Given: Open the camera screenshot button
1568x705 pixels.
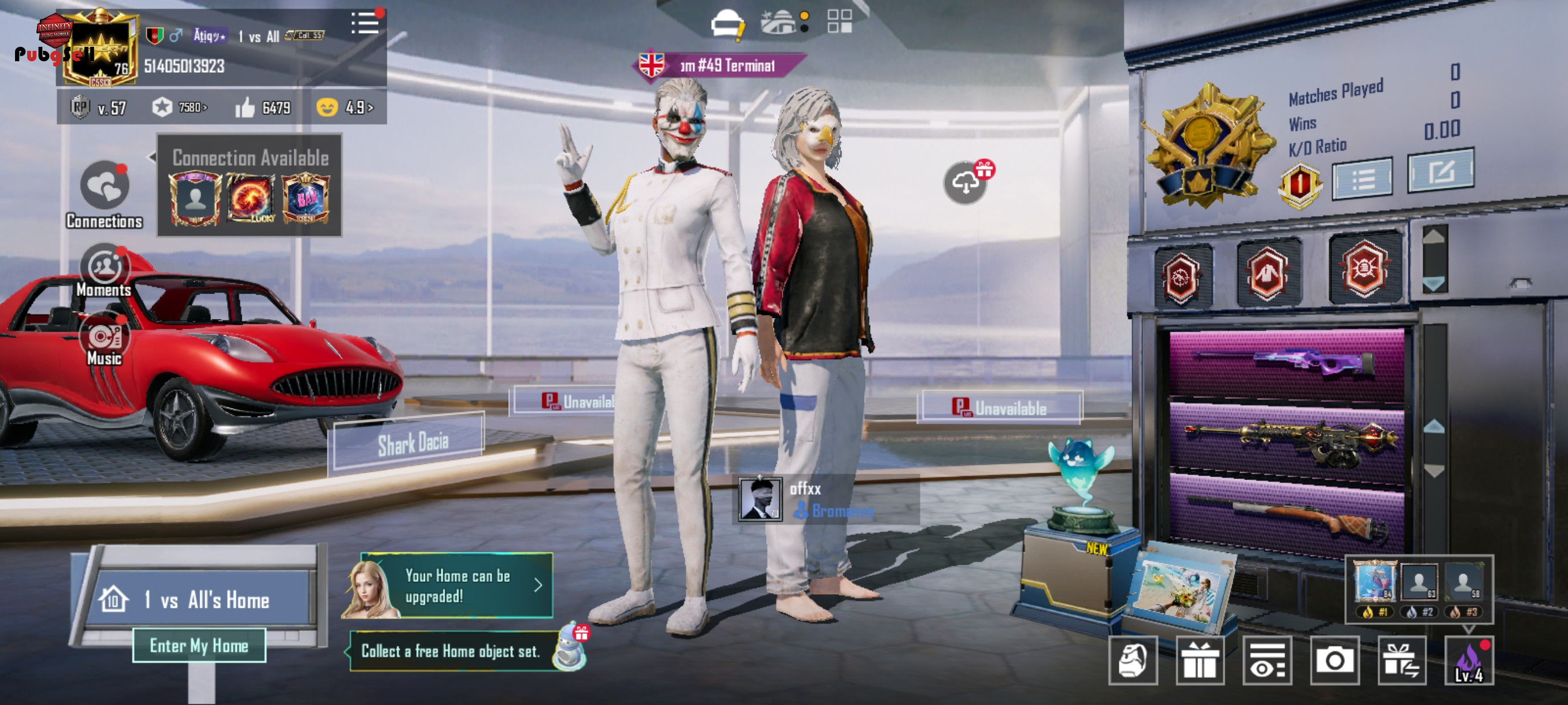Looking at the screenshot, I should (1334, 661).
